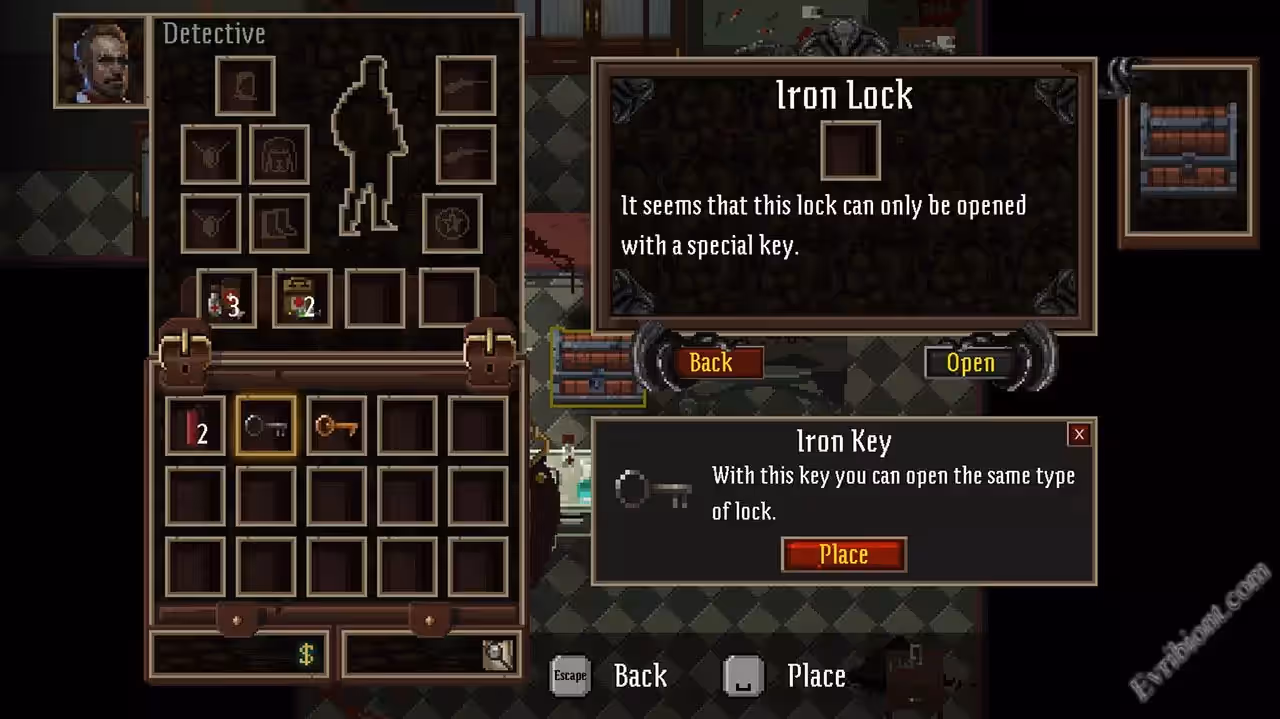Select the coat armor equipment slot
Screen dimensions: 1280x719
[279, 154]
